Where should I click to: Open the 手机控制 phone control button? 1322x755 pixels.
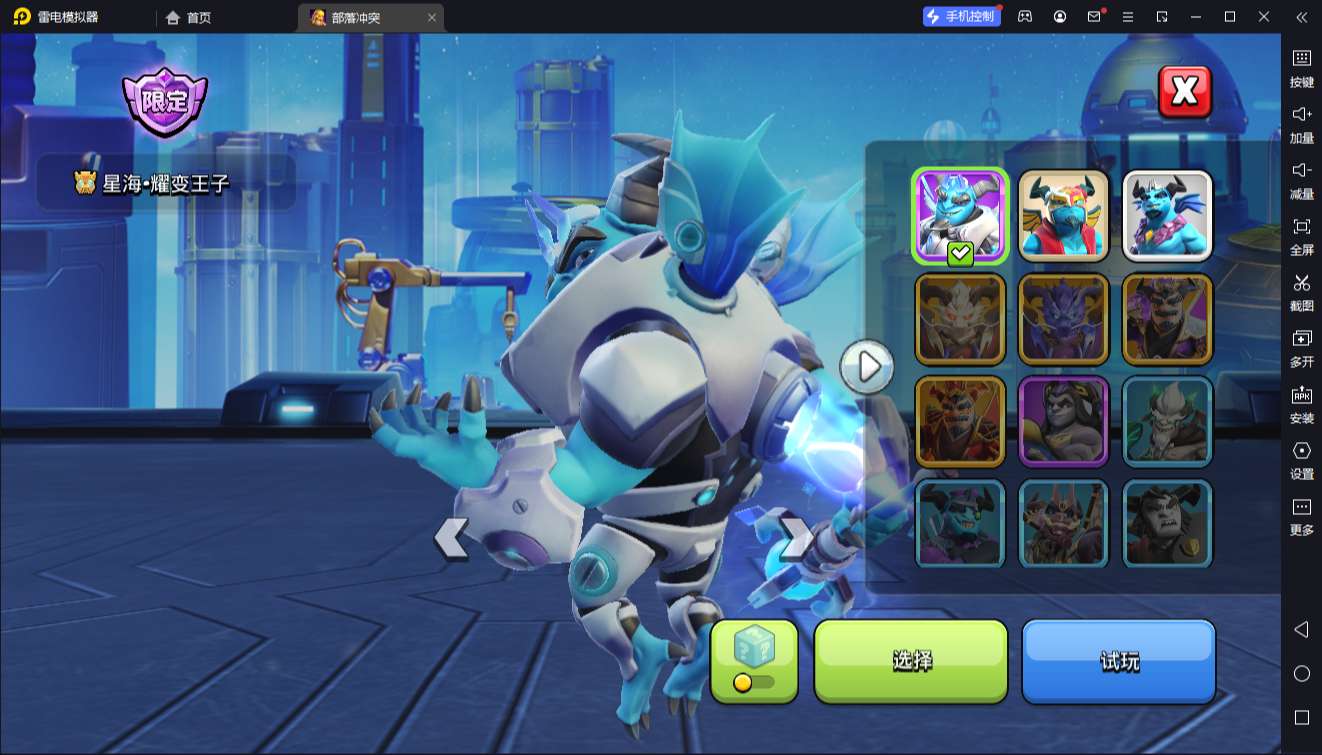pyautogui.click(x=961, y=17)
